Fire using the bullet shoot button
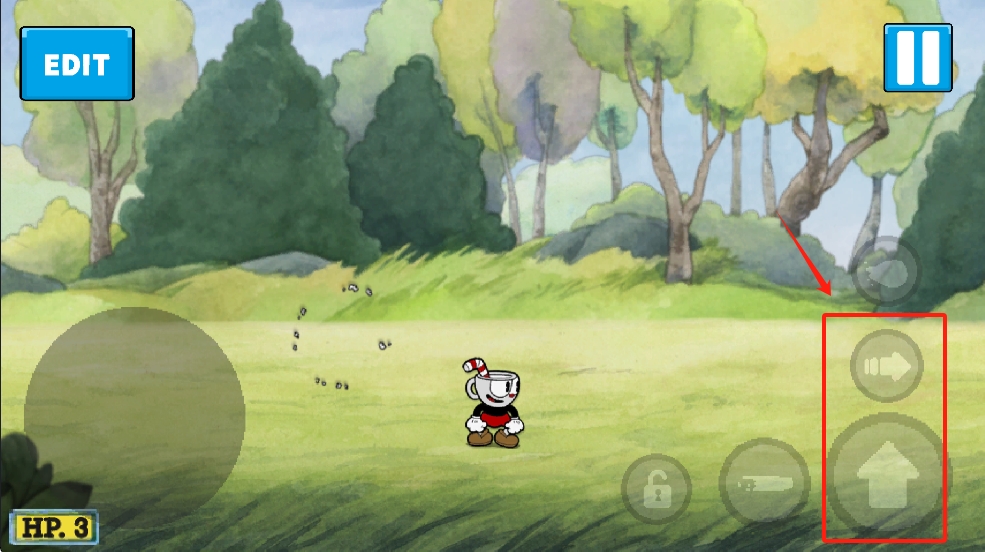Image resolution: width=985 pixels, height=552 pixels. [764, 481]
